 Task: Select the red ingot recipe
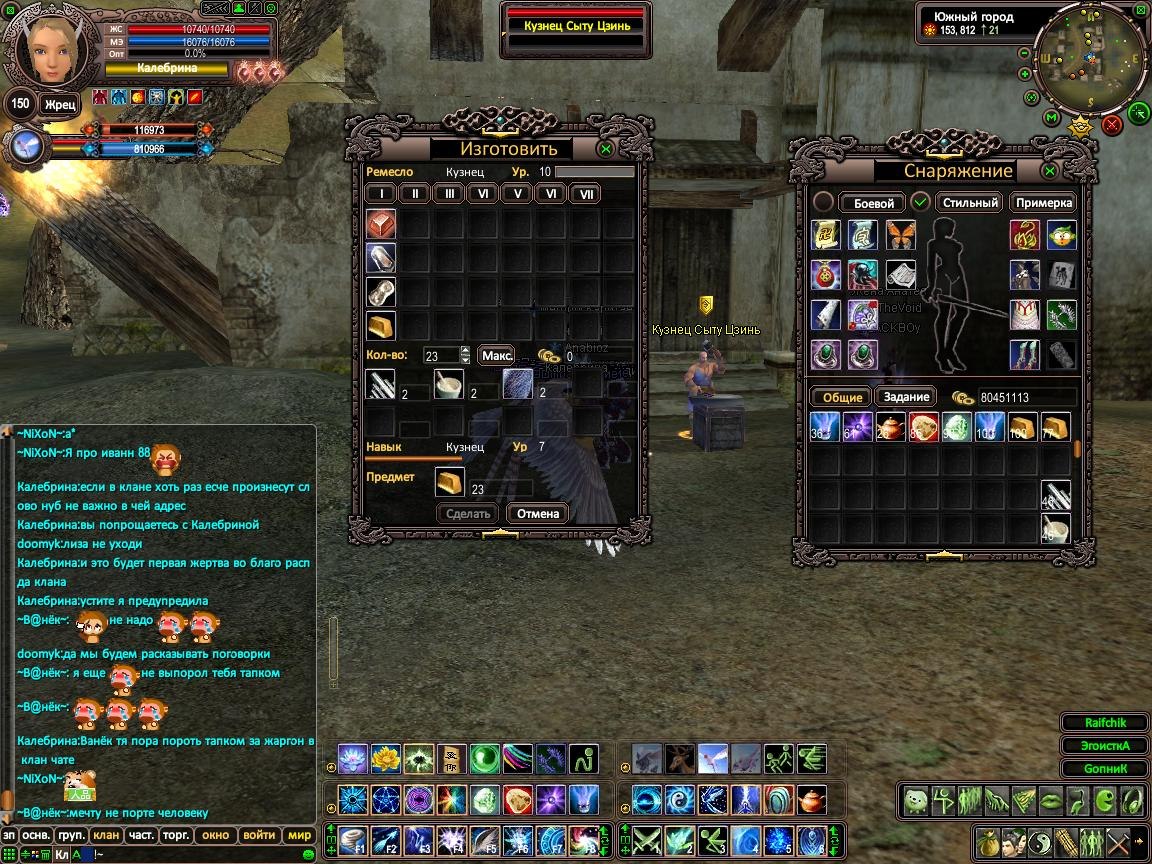[380, 224]
